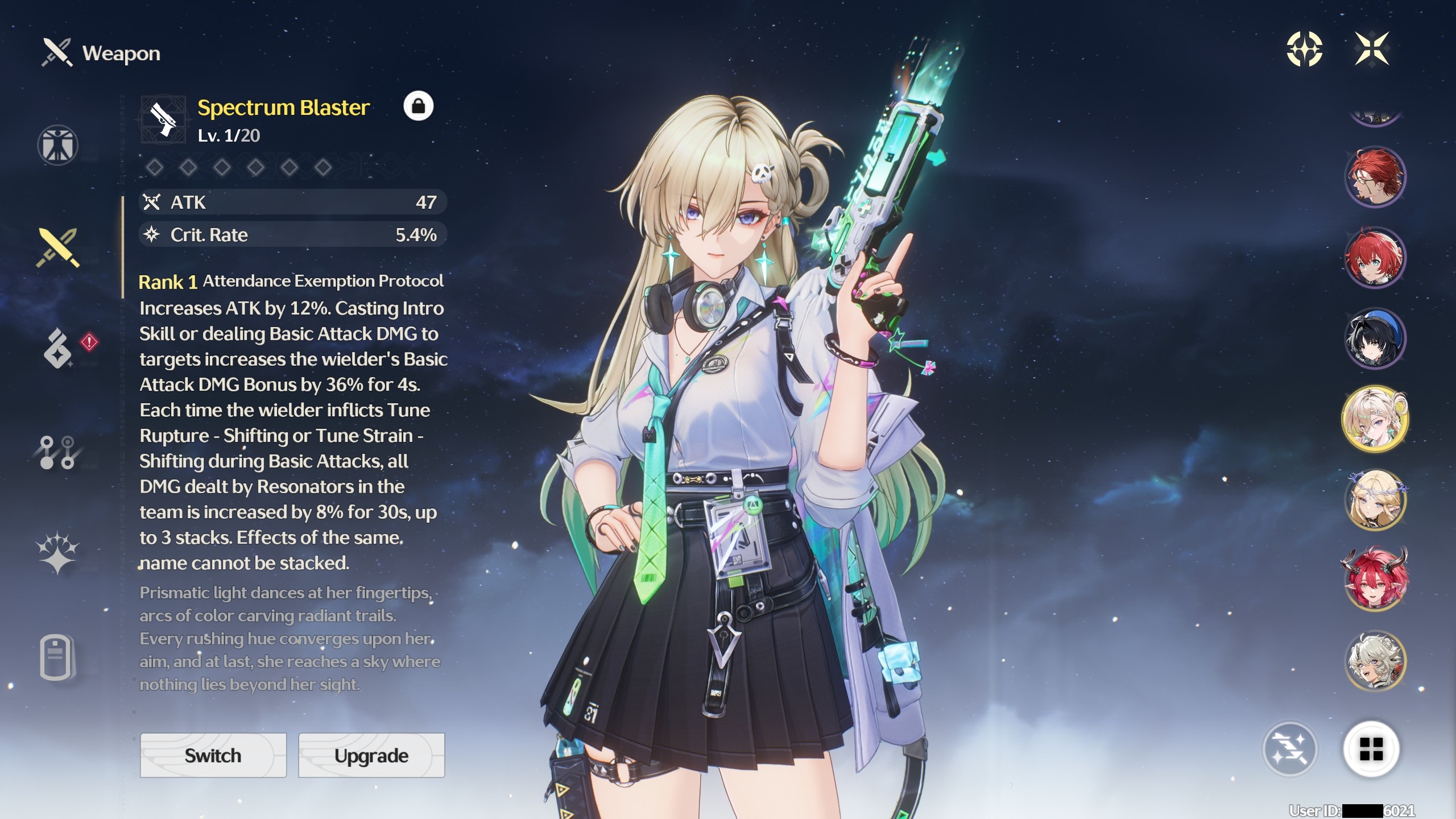Close the weapon screen
The width and height of the screenshot is (1456, 819).
pos(1372,49)
